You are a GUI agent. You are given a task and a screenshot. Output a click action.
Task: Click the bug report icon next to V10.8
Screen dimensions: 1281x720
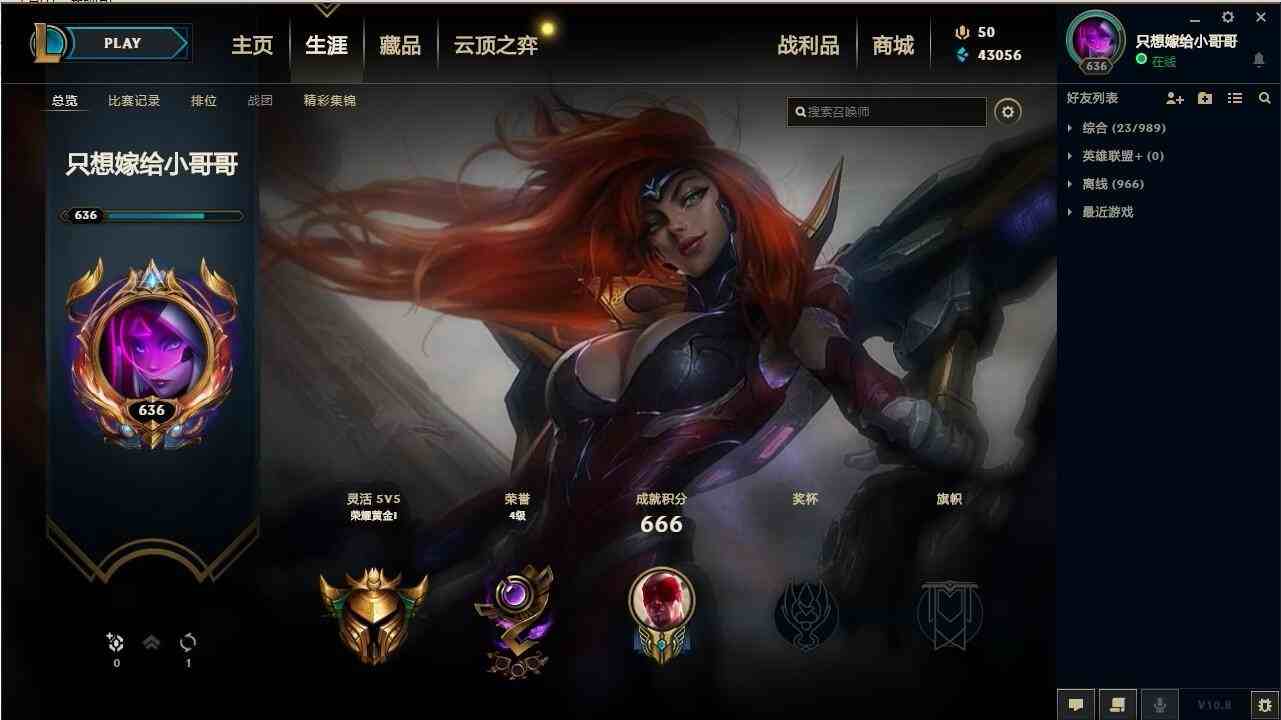[1264, 705]
